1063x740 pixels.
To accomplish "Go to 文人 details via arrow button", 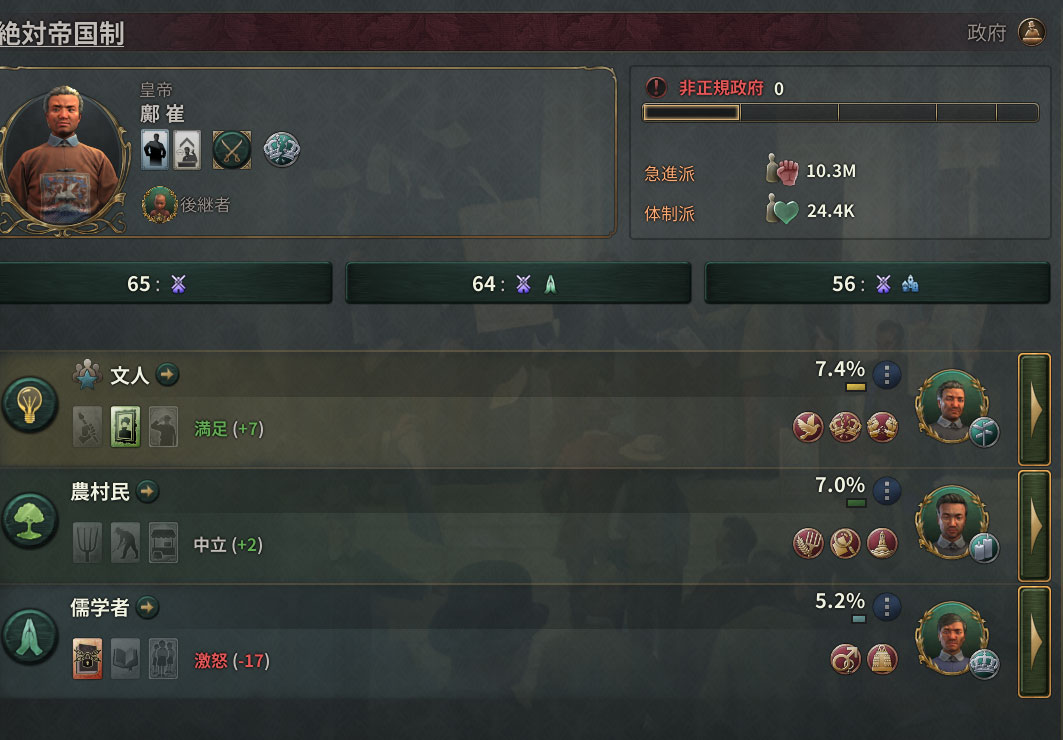I will click(168, 375).
